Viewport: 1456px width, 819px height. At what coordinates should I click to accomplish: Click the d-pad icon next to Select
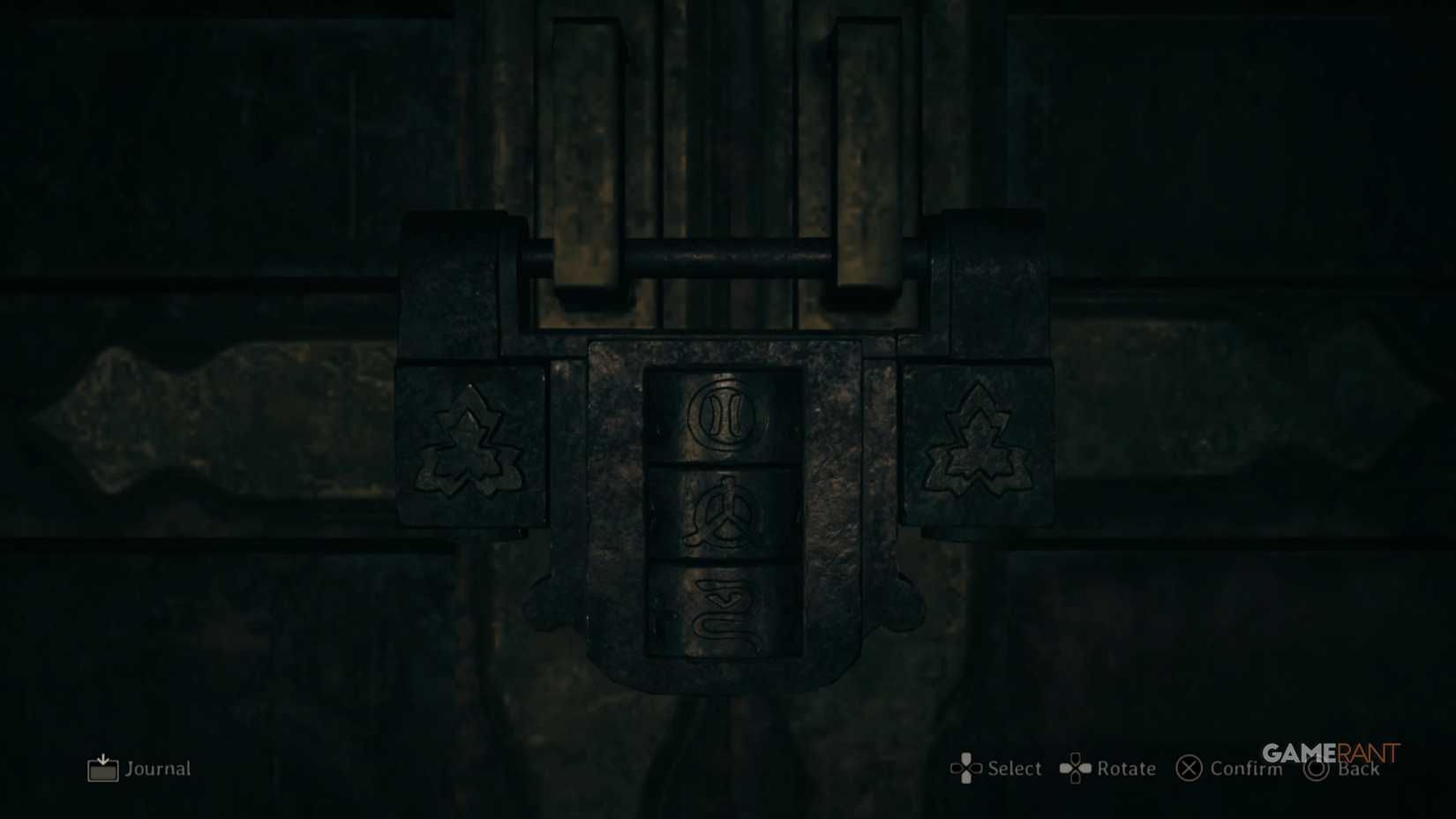click(x=967, y=769)
